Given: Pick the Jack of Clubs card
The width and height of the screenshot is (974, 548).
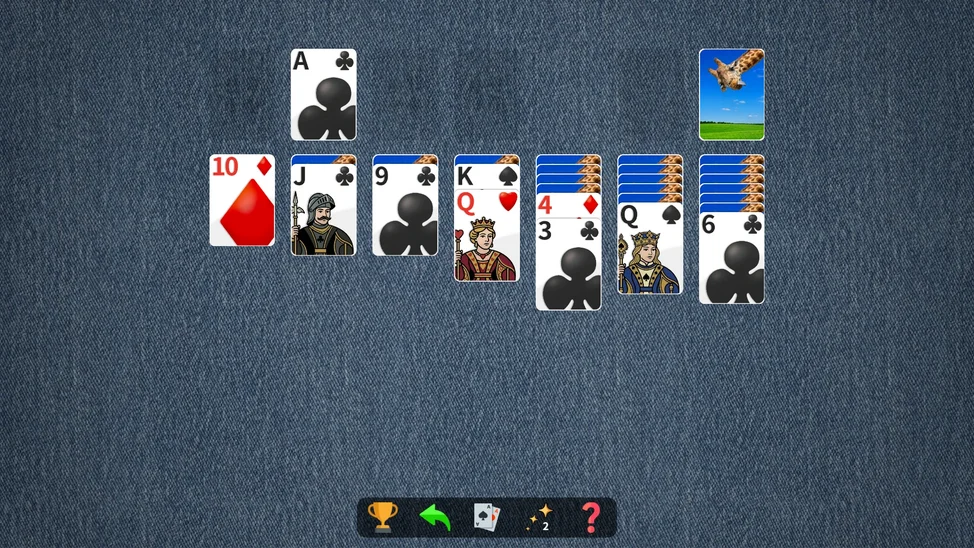Looking at the screenshot, I should (323, 210).
